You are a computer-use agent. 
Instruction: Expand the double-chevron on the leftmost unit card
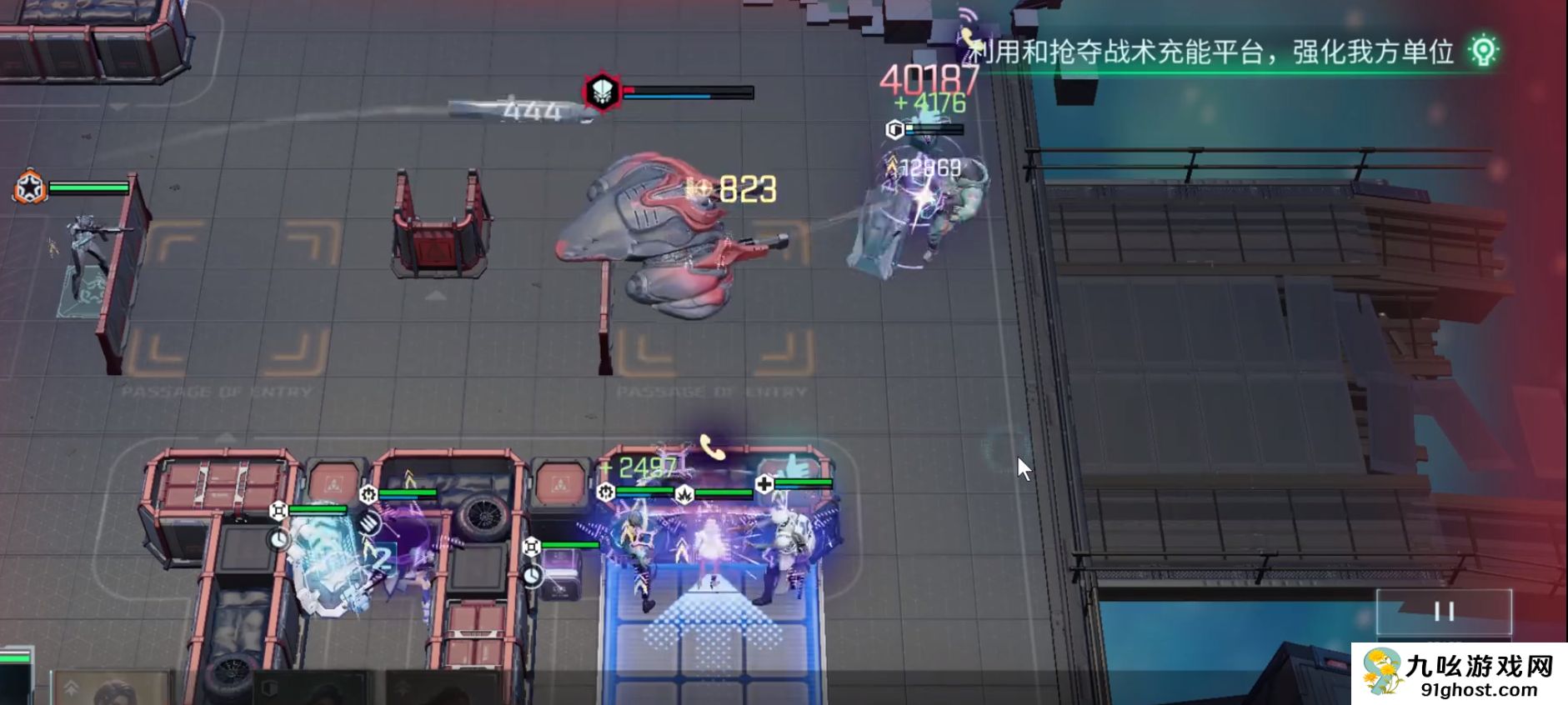click(x=72, y=687)
